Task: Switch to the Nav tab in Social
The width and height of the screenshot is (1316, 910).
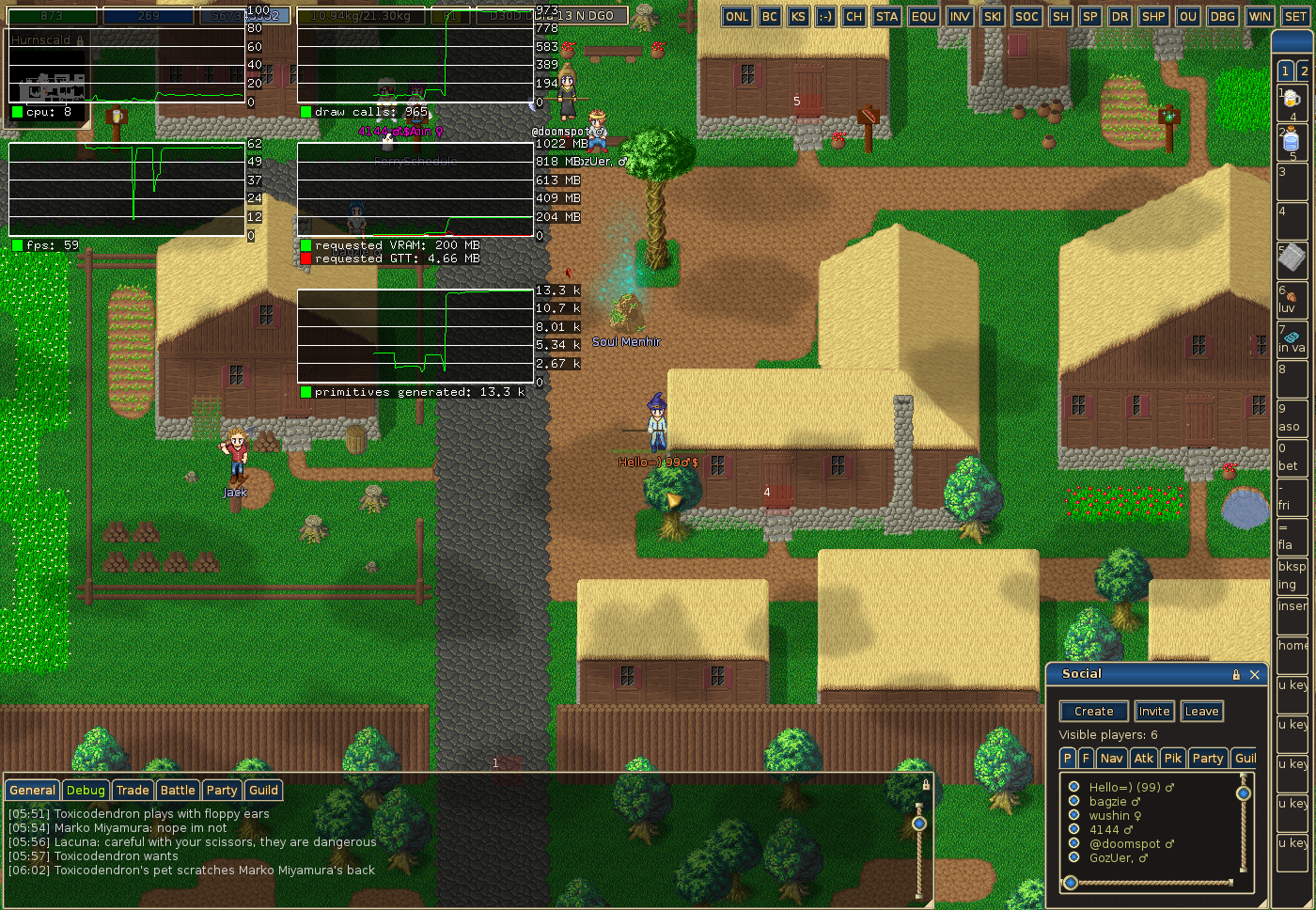Action: (1111, 759)
